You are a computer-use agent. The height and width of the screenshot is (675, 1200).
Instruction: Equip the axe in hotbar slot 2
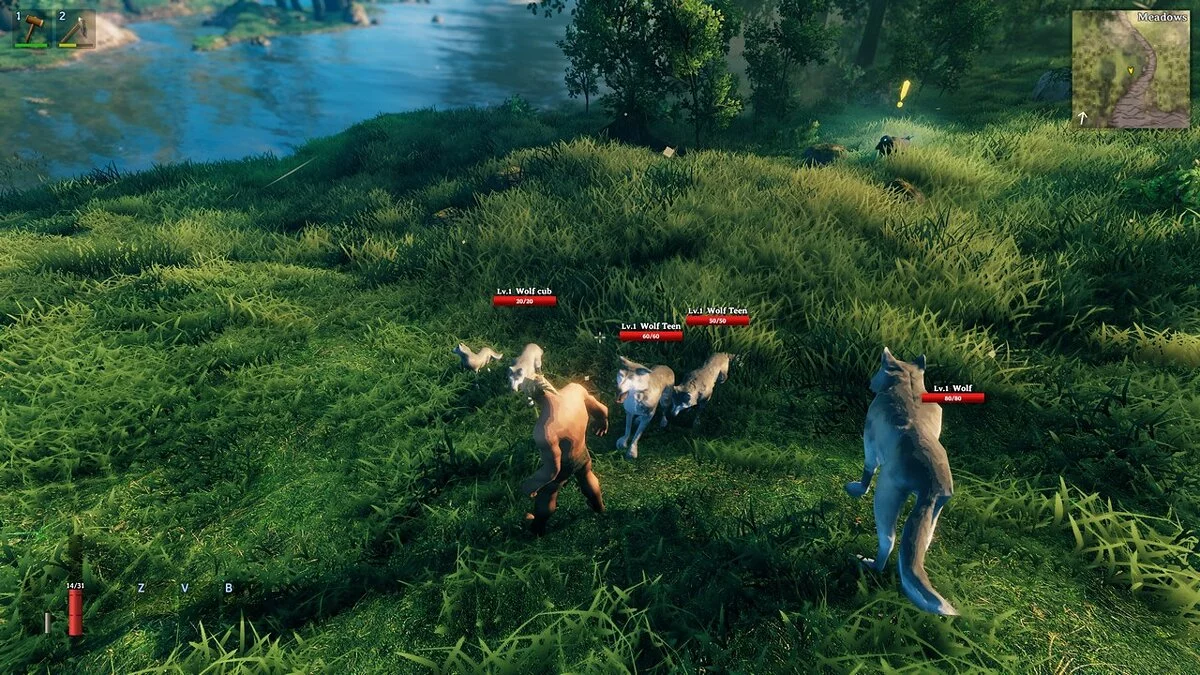[74, 28]
